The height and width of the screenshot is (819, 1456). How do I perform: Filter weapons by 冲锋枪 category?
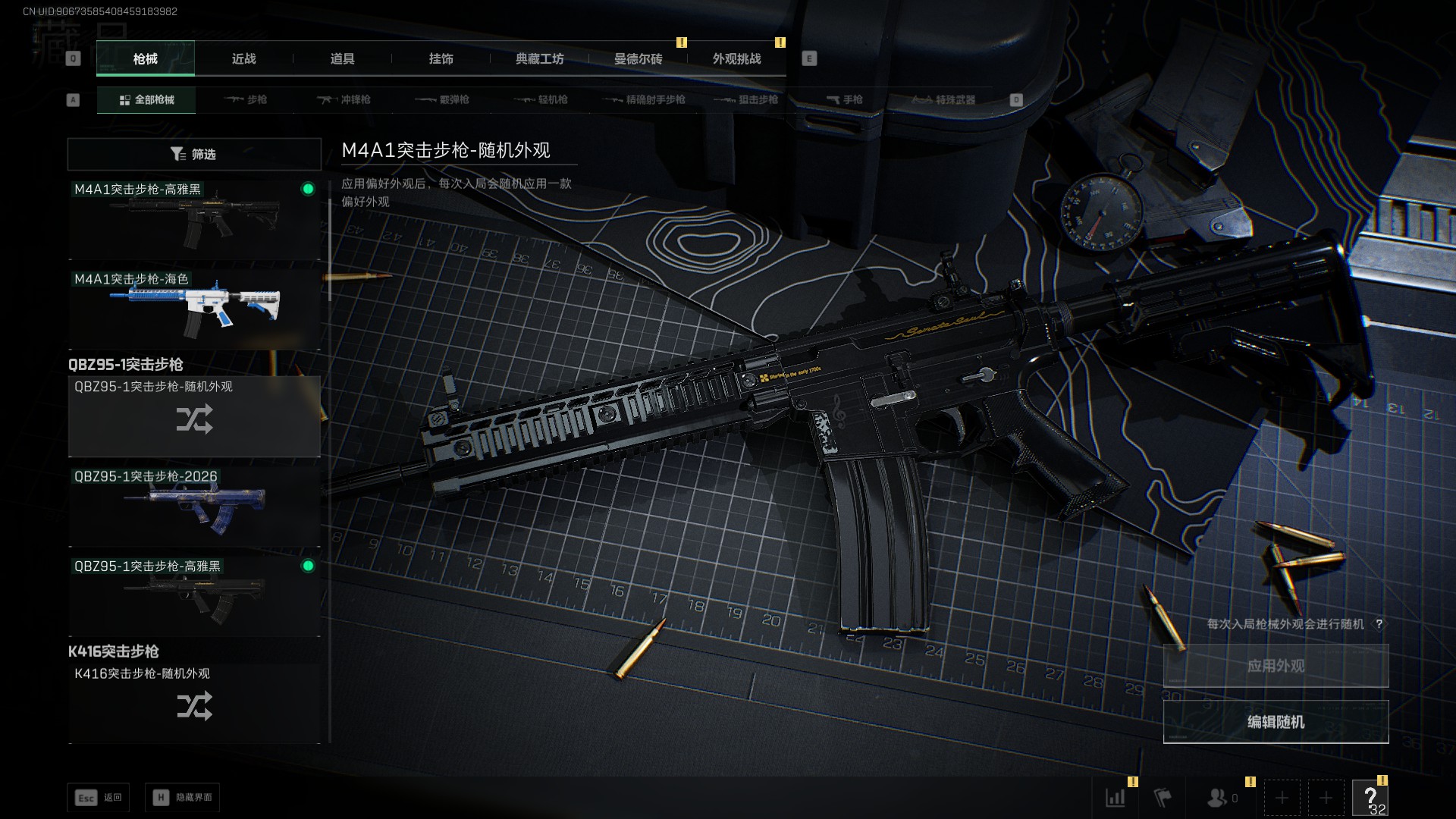pyautogui.click(x=344, y=100)
